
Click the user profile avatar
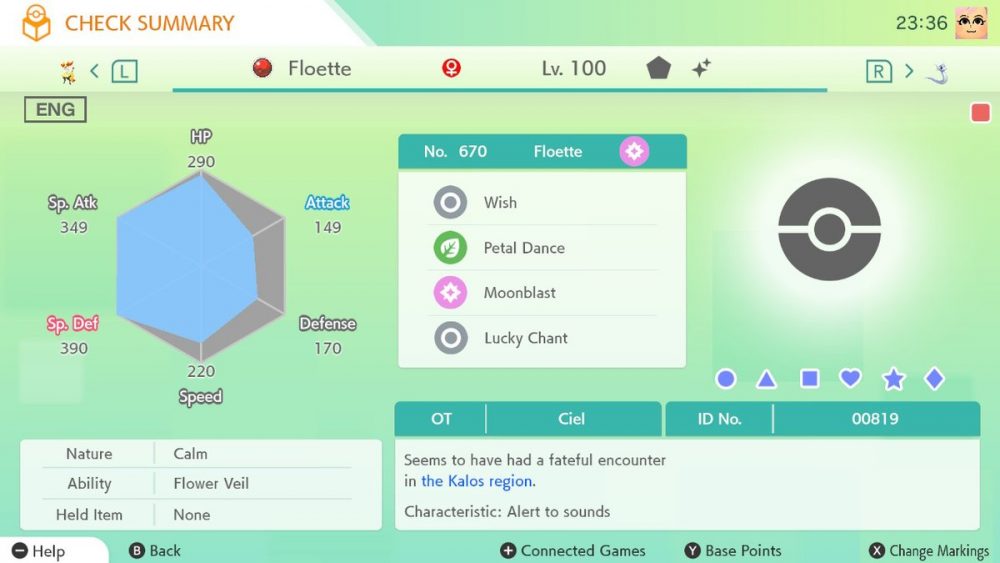971,23
